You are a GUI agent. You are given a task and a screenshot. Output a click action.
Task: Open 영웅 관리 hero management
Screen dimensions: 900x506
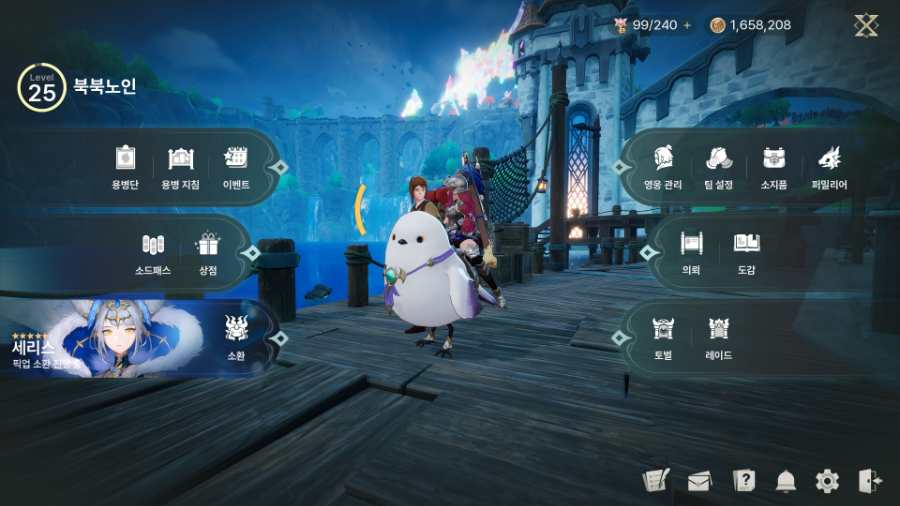tap(663, 166)
